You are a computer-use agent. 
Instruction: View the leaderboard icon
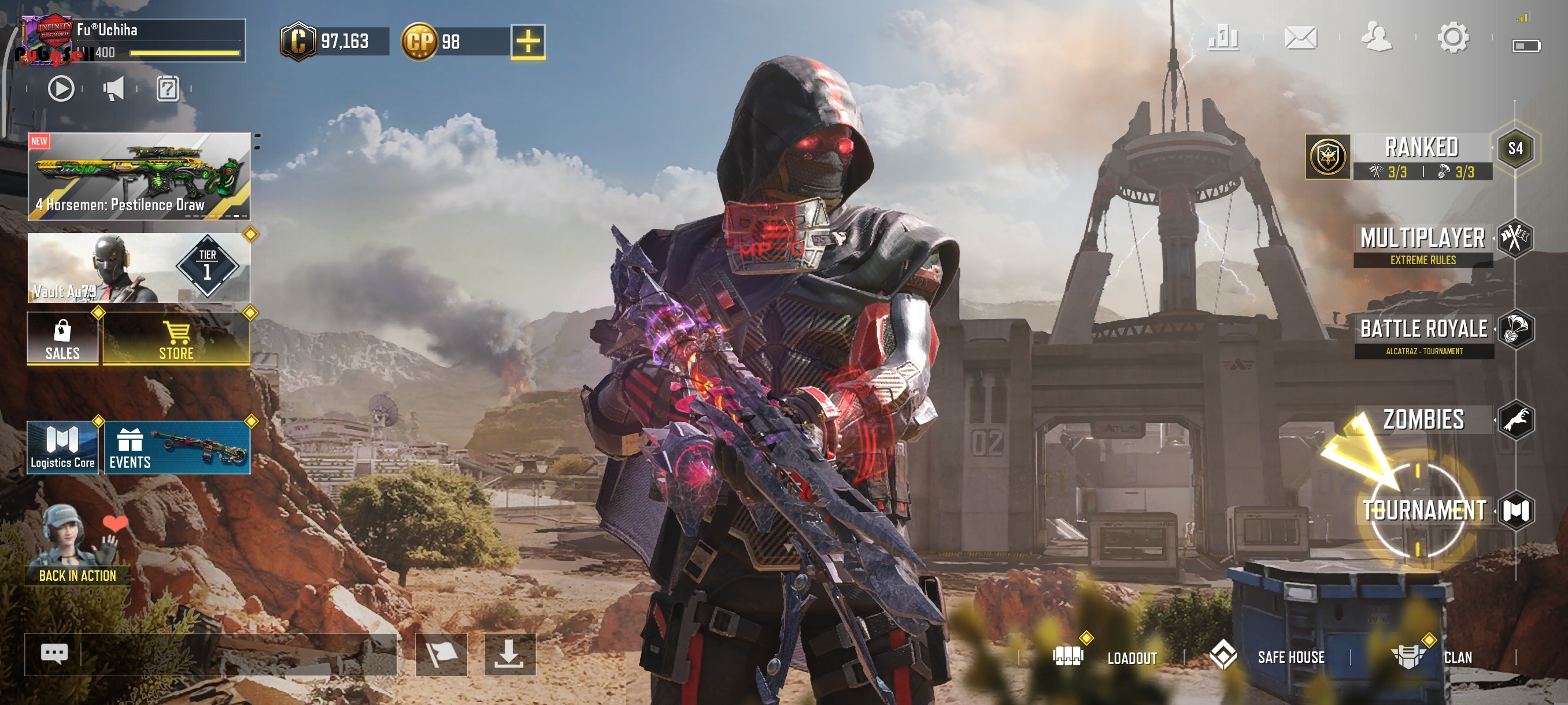(1223, 38)
